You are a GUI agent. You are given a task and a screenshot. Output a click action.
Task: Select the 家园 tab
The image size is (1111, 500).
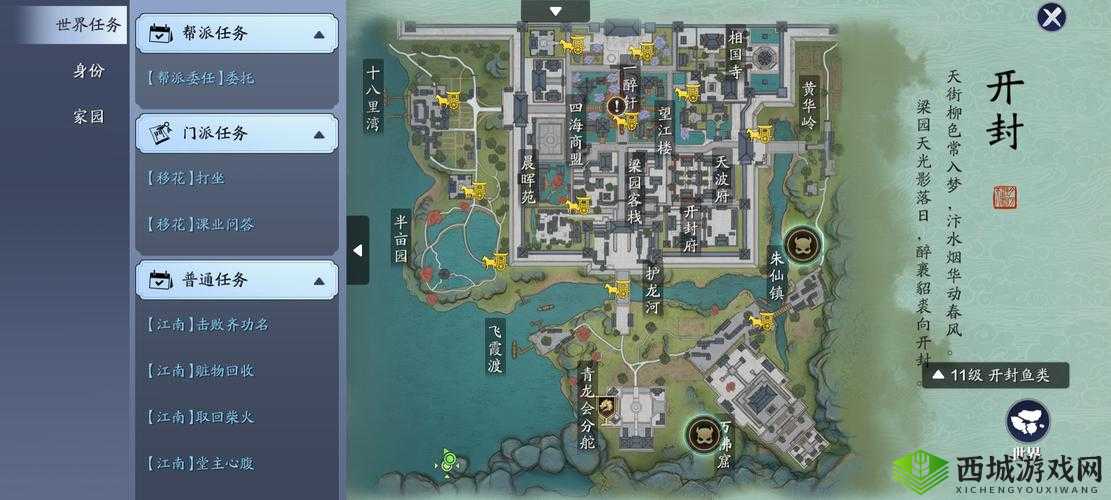click(88, 116)
